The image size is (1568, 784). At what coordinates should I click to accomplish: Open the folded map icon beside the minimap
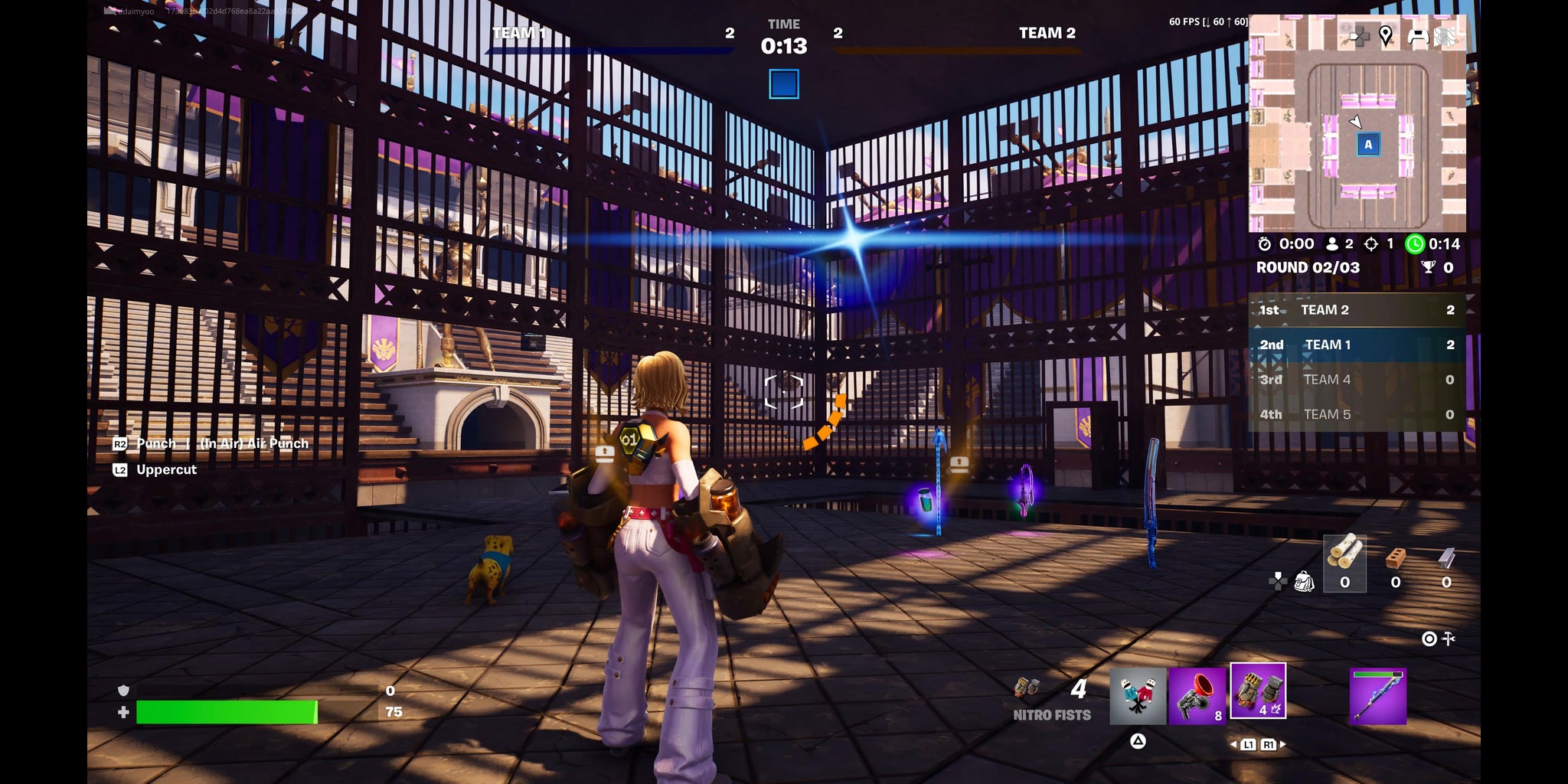[1445, 34]
